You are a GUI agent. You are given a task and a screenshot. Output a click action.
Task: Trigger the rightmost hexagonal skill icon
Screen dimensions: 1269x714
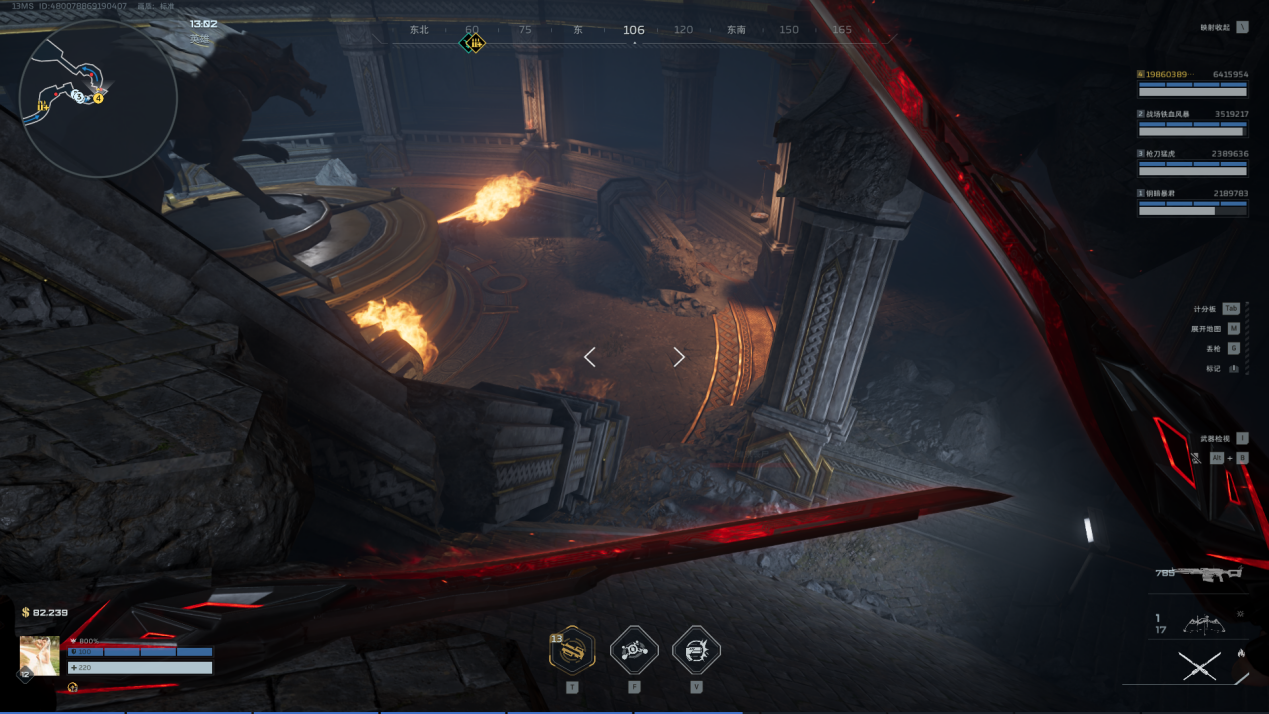[696, 651]
